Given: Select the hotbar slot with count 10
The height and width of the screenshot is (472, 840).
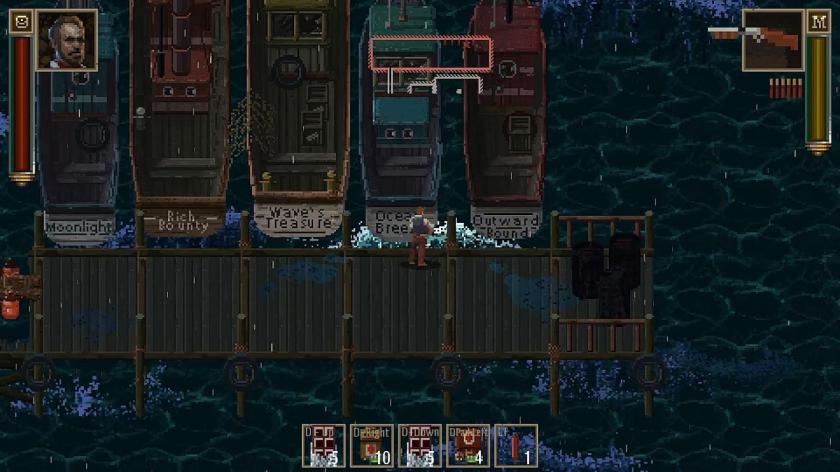Looking at the screenshot, I should click(372, 446).
